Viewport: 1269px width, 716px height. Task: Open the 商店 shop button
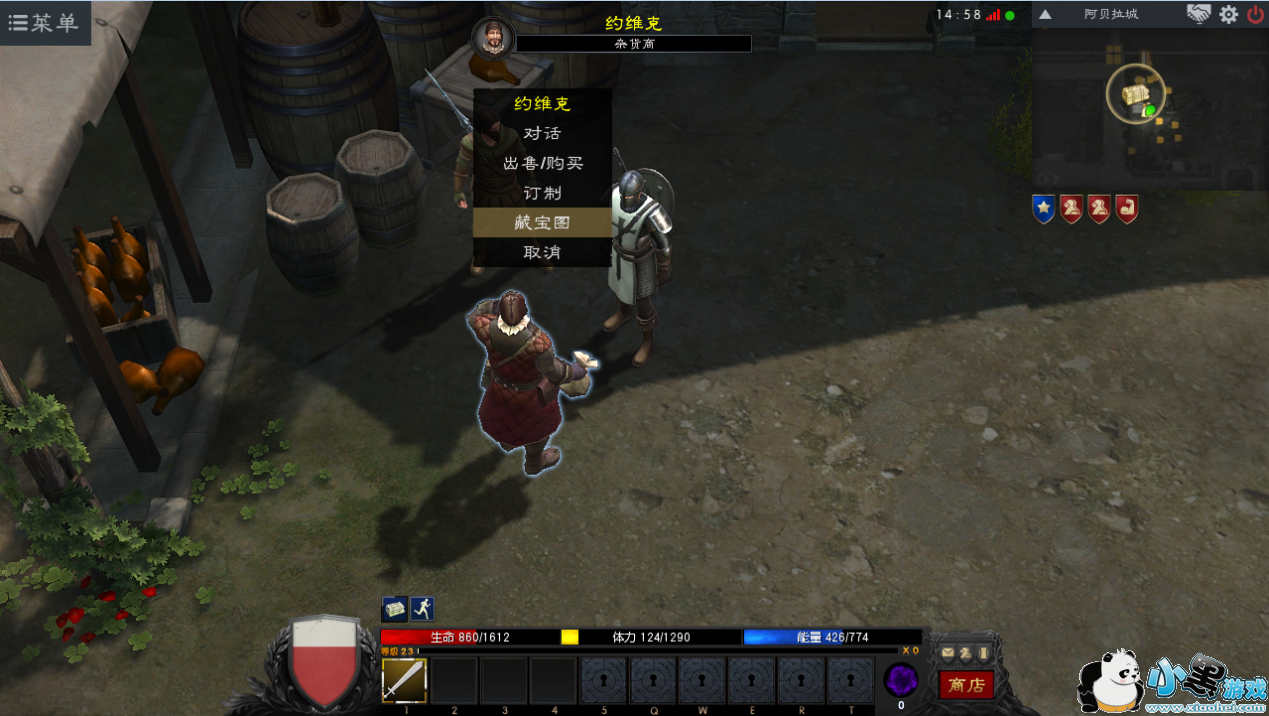[966, 685]
